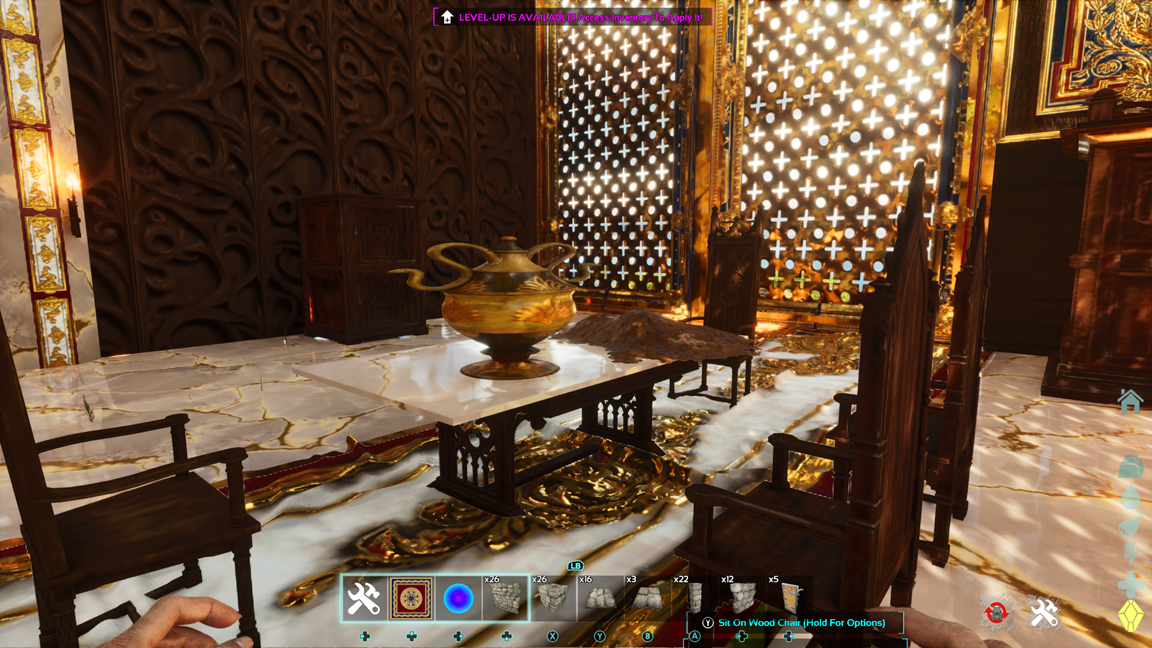1152x648 pixels.
Task: Select the flat stone ceiling slot with x16
Action: [x=599, y=598]
